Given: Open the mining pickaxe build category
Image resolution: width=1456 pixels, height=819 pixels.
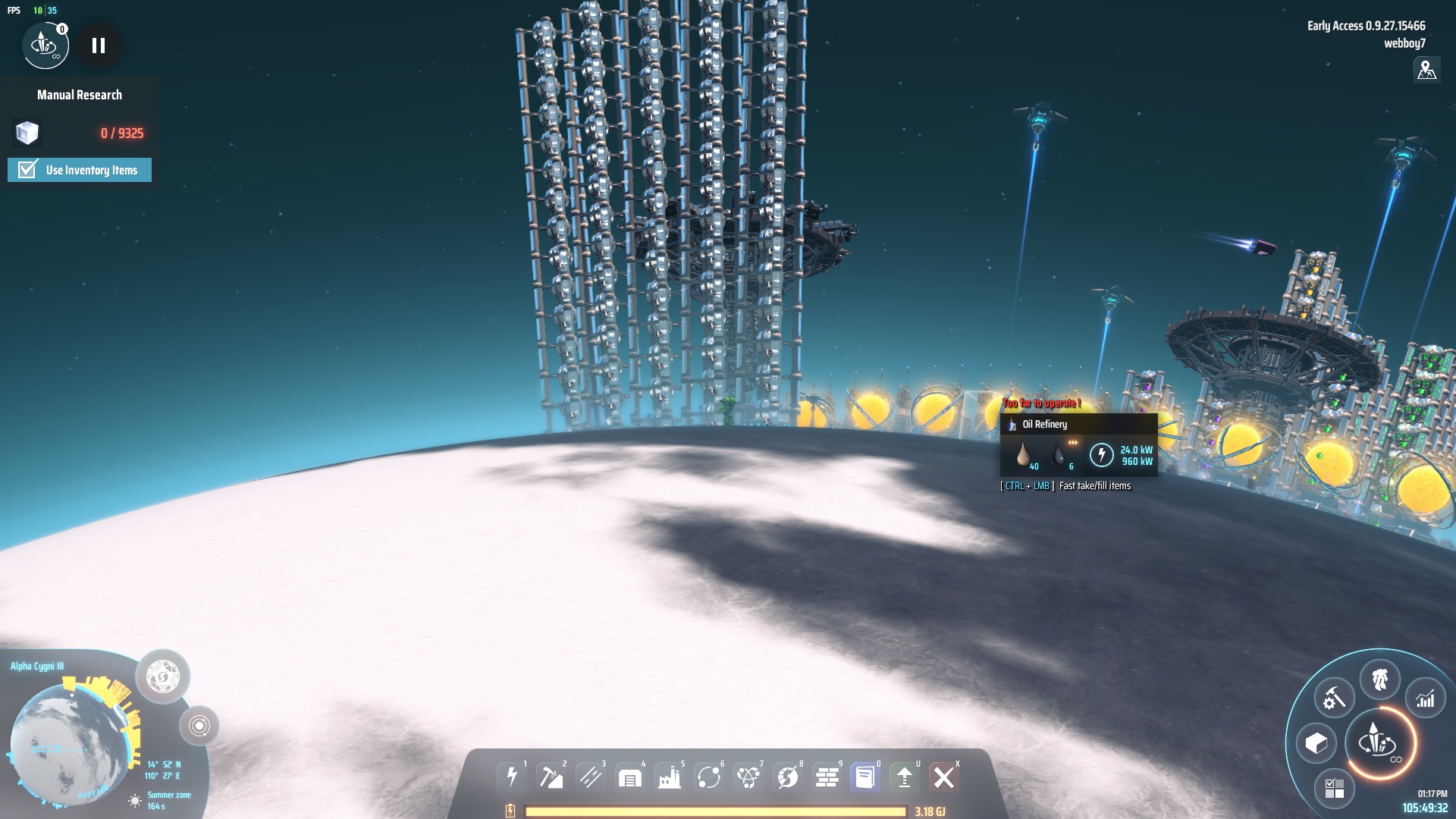Looking at the screenshot, I should coord(551,777).
